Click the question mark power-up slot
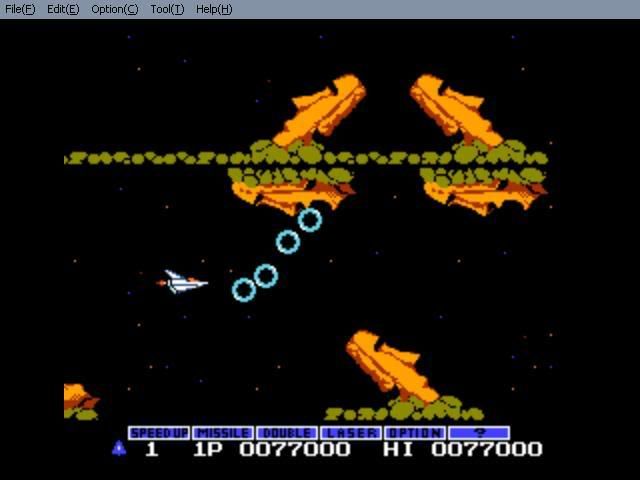This screenshot has width=640, height=480. point(479,433)
